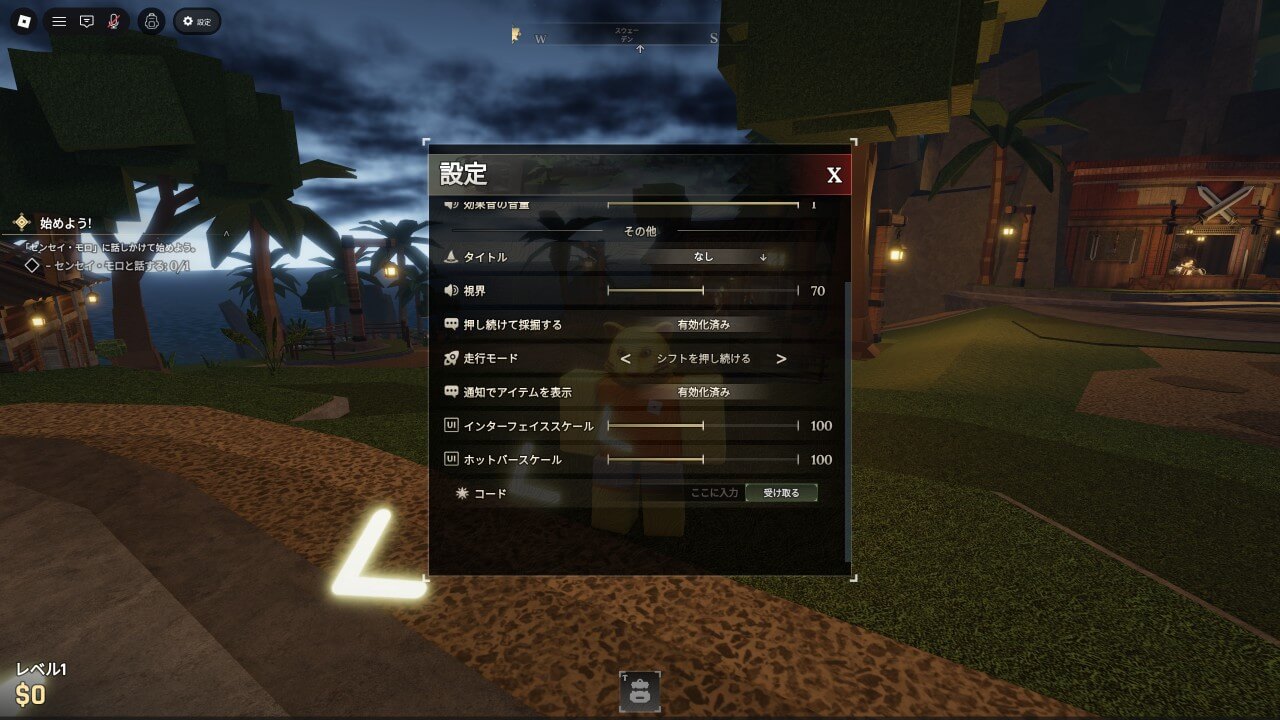Image resolution: width=1280 pixels, height=720 pixels.
Task: Select the rocket icon beside 走行モード
Action: pos(451,358)
